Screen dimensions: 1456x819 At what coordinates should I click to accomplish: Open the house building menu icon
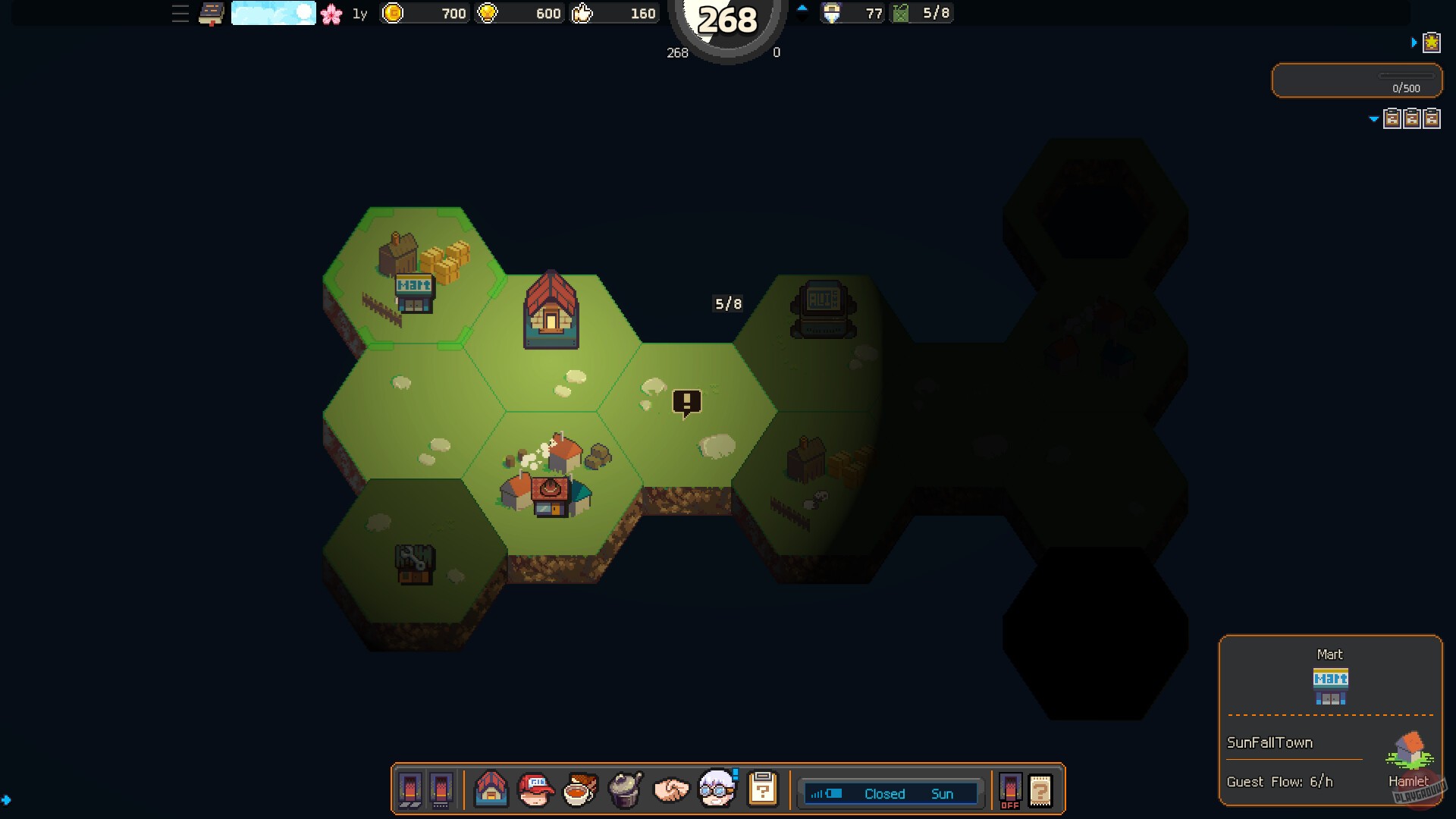coord(492,790)
